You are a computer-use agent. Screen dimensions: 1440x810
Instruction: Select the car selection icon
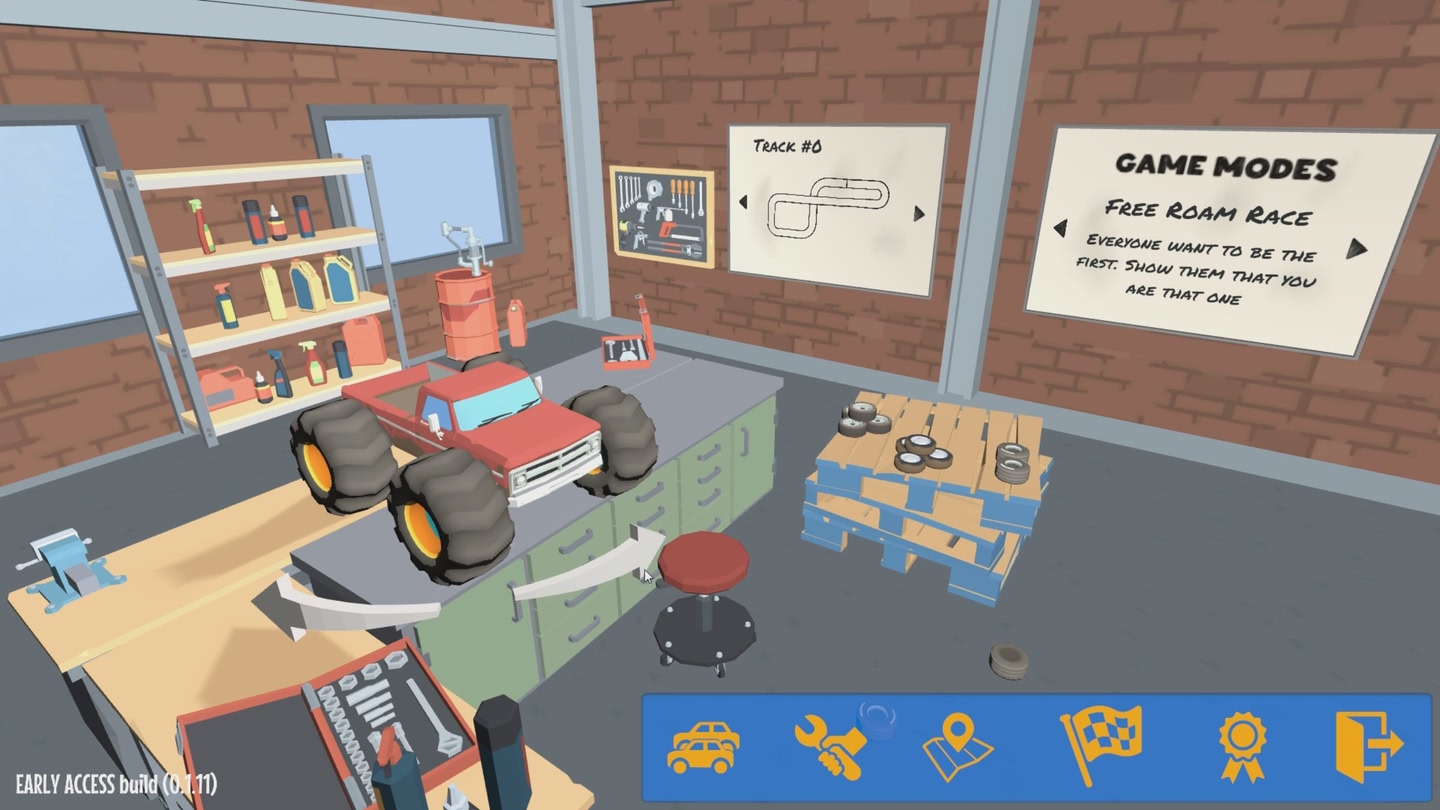click(703, 745)
